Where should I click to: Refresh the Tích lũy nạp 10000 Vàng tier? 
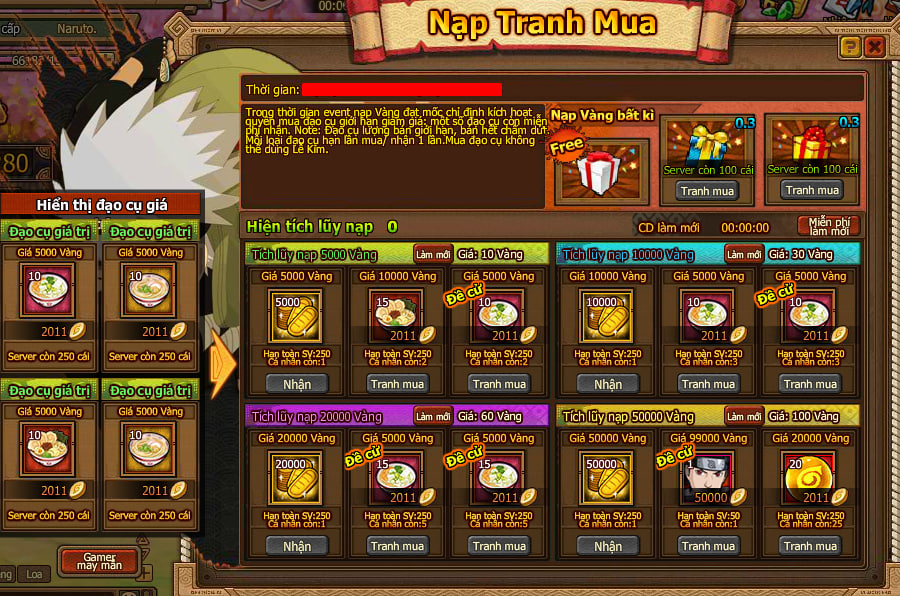pos(744,254)
